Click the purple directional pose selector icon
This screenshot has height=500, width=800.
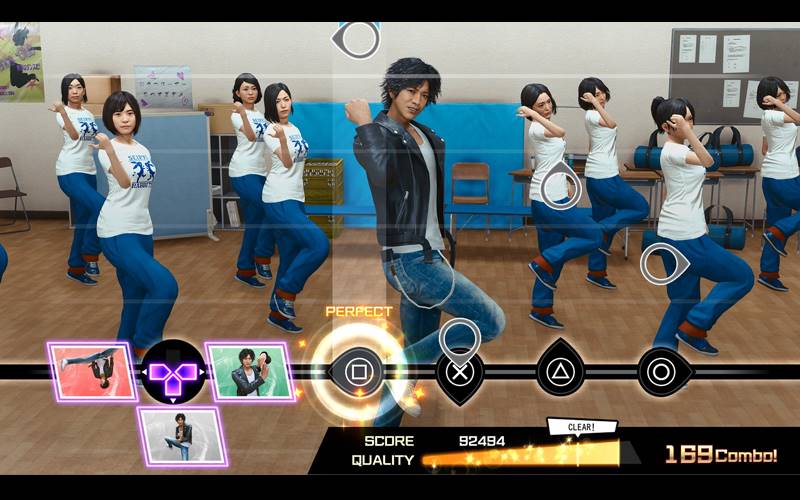click(172, 373)
